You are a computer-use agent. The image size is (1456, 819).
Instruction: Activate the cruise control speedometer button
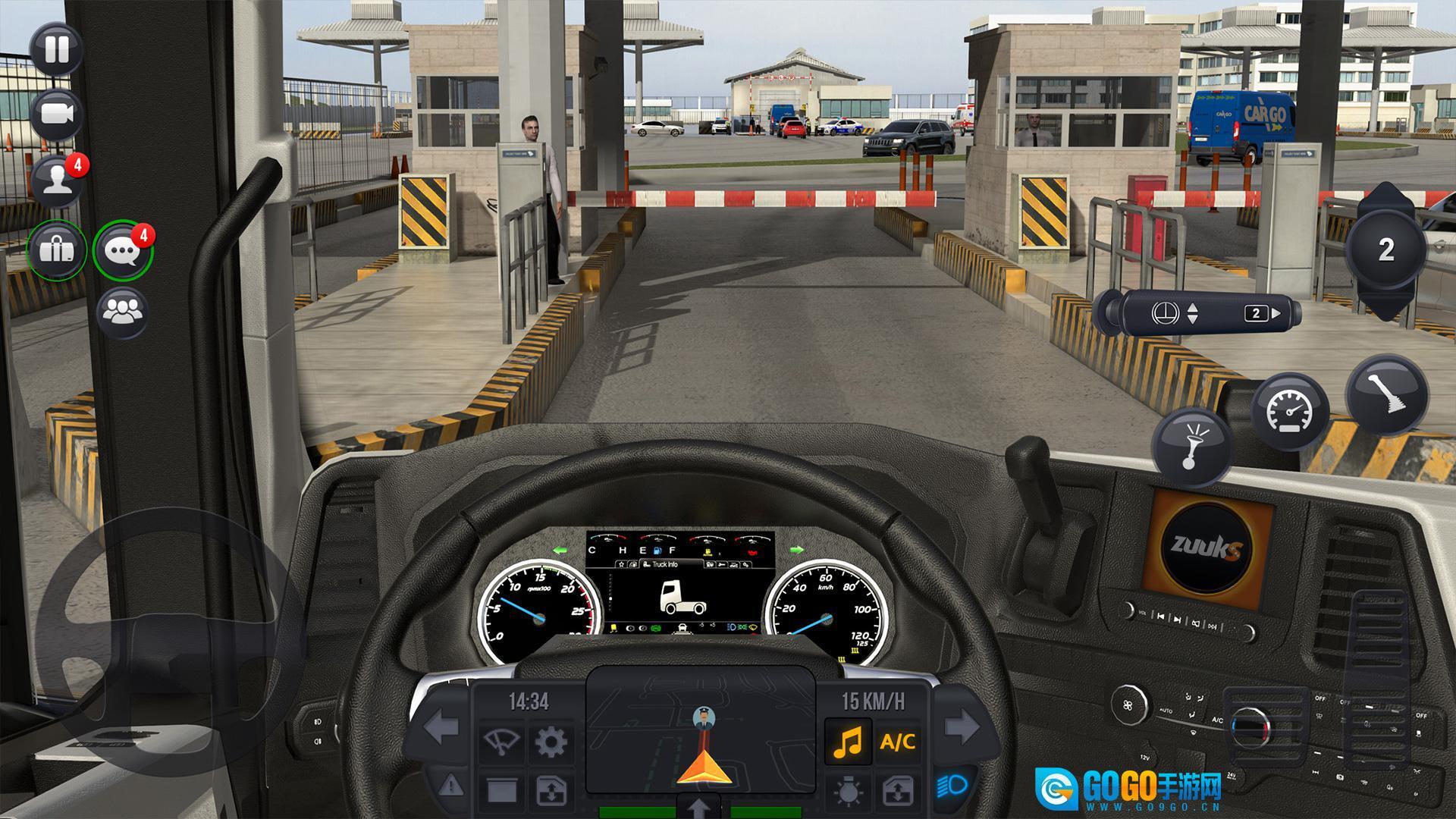1290,412
